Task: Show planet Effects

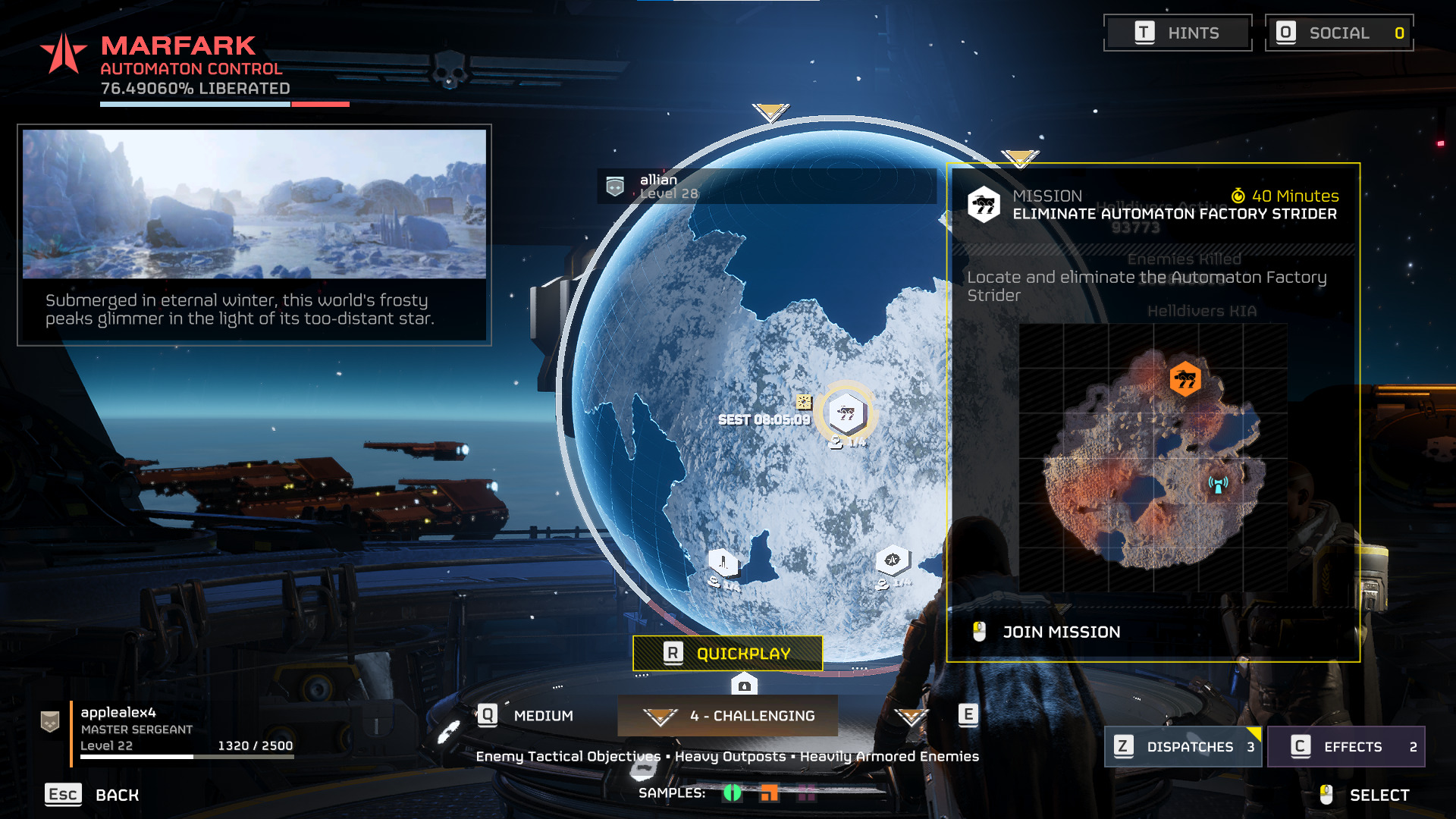Action: [x=1345, y=747]
